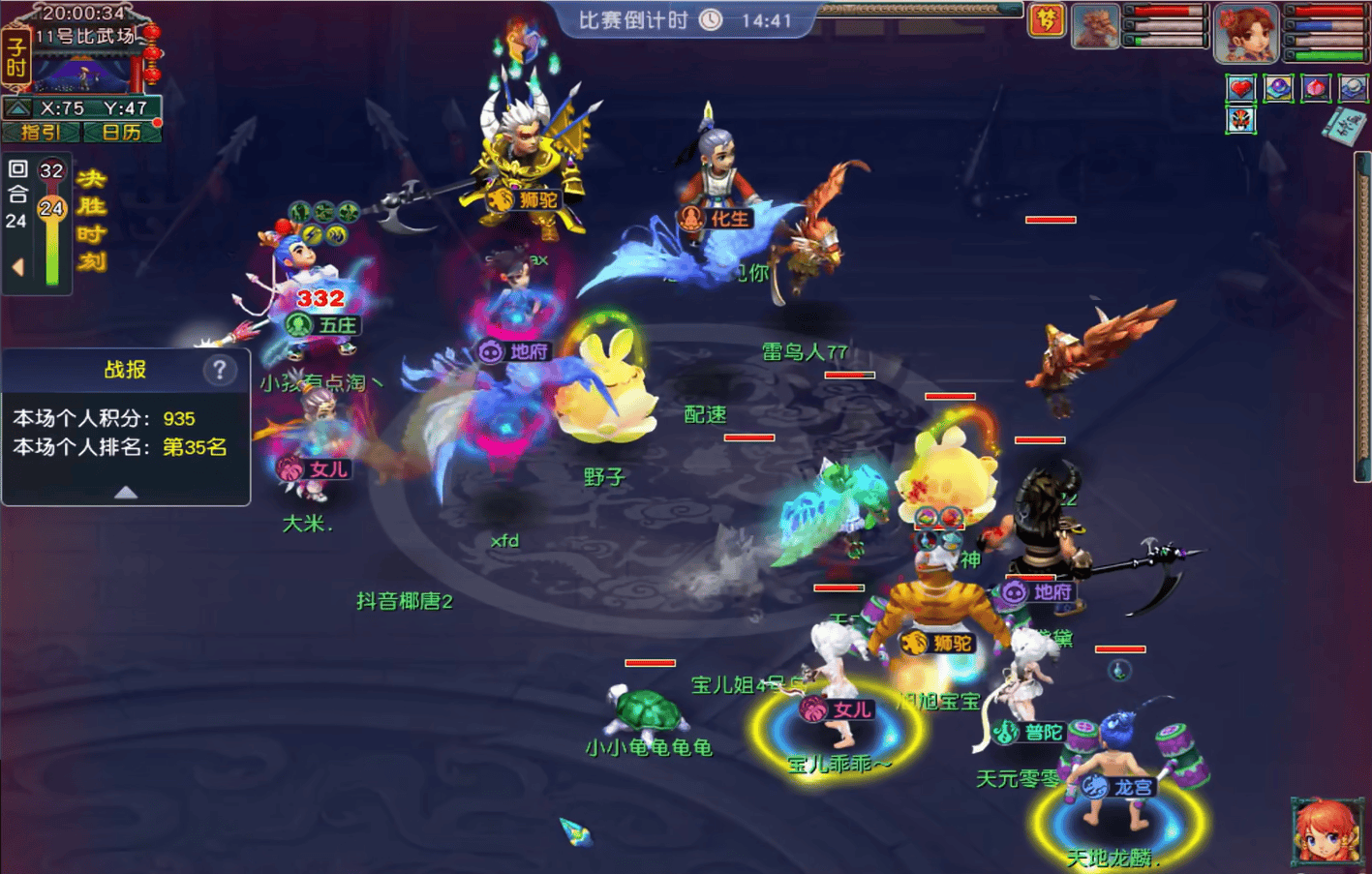This screenshot has width=1372, height=874.
Task: Click the pink peach buff icon
Action: (x=1315, y=88)
